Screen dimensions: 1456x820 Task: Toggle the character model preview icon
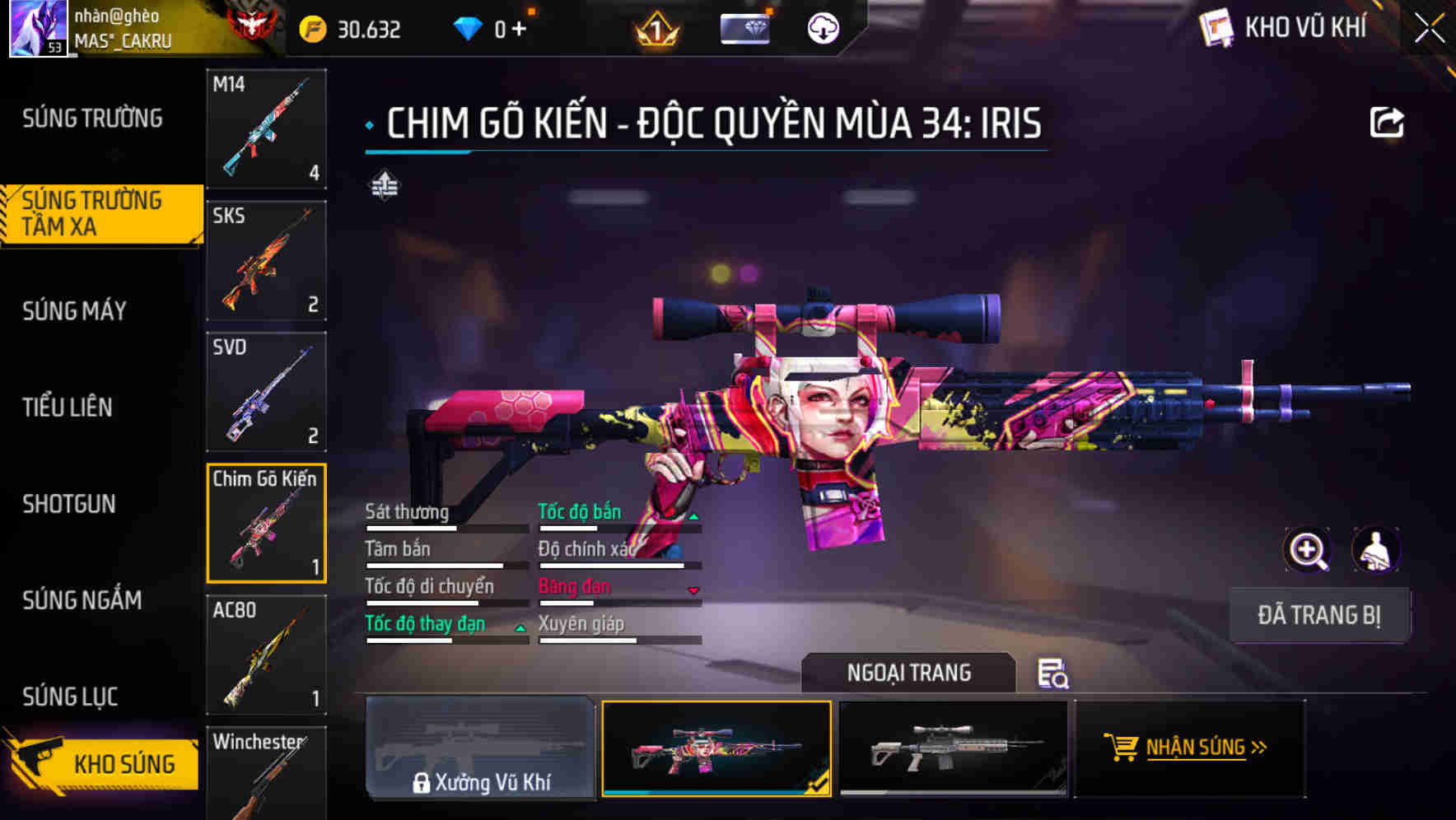pyautogui.click(x=1374, y=550)
